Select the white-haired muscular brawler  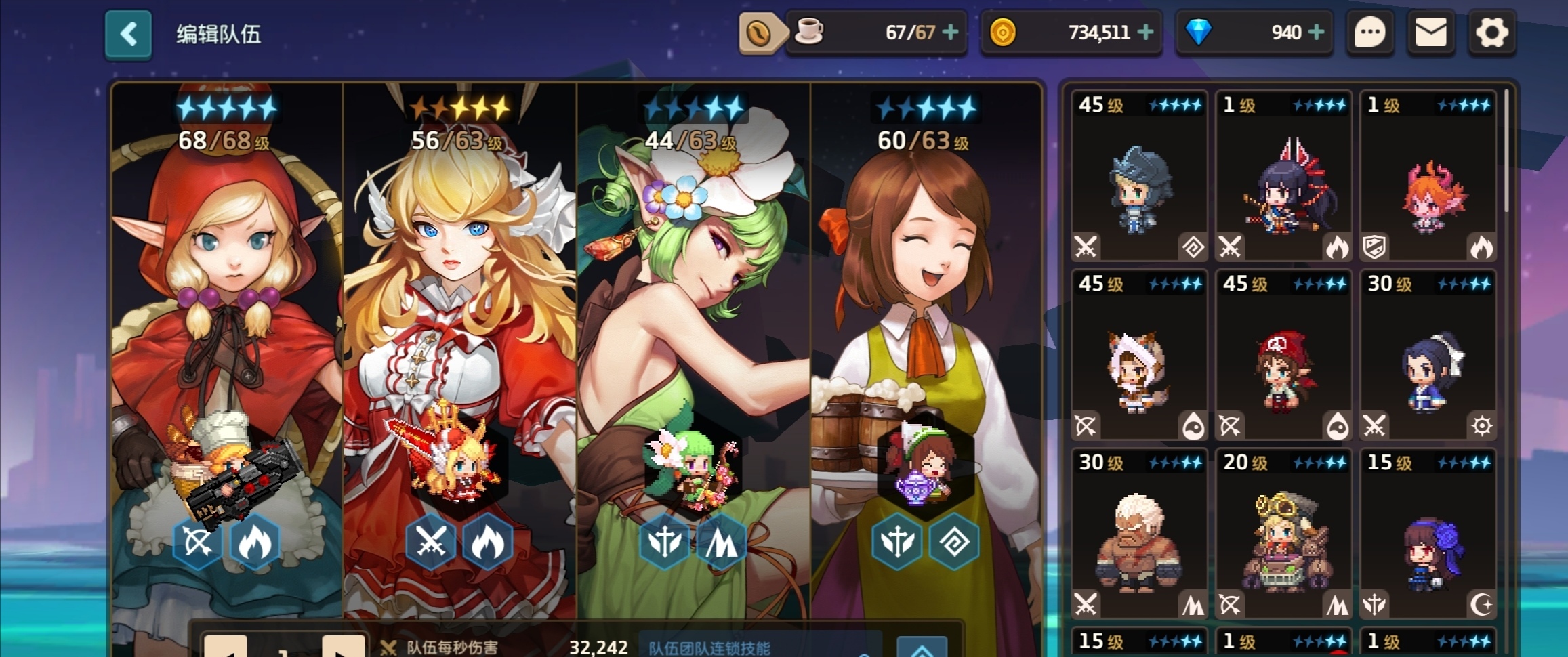tap(1139, 534)
